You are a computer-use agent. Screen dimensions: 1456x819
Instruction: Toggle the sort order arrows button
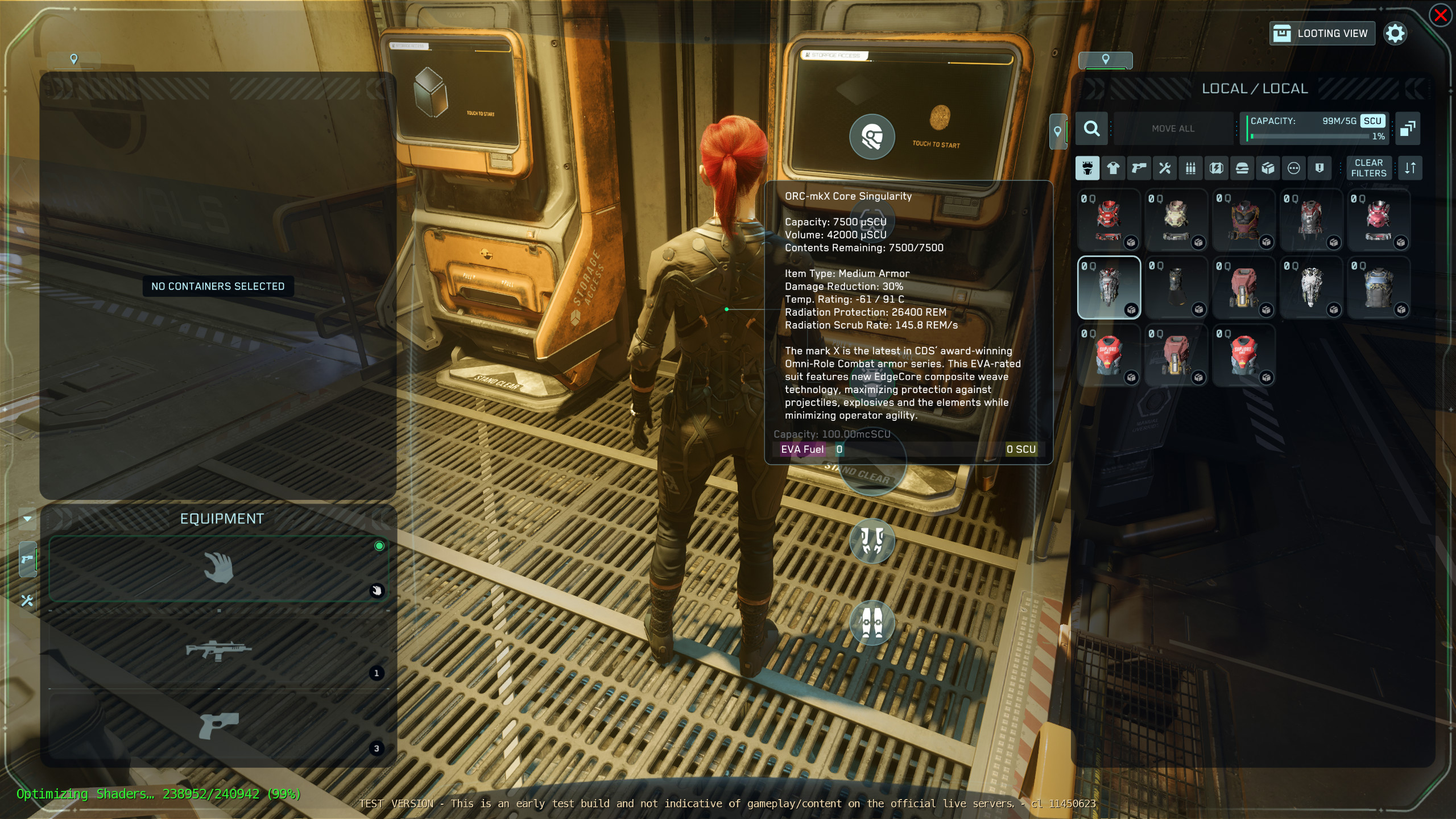1410,168
